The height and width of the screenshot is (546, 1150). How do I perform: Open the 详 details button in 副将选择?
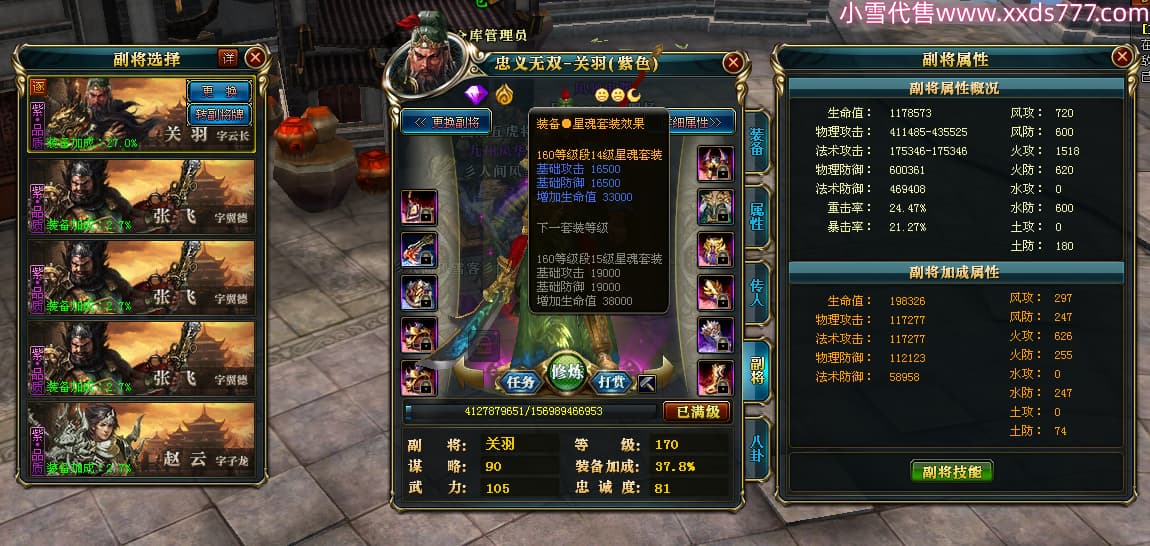point(228,58)
